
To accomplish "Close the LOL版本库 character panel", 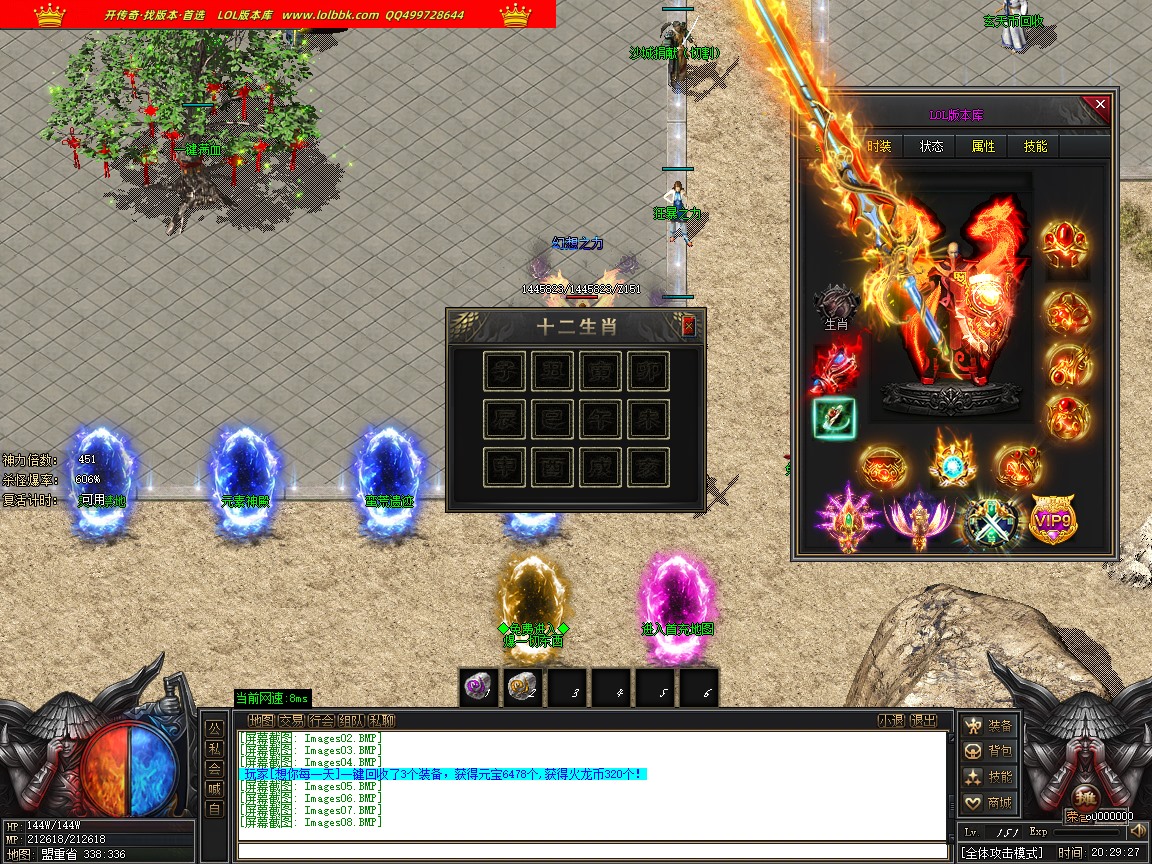I will click(1100, 104).
